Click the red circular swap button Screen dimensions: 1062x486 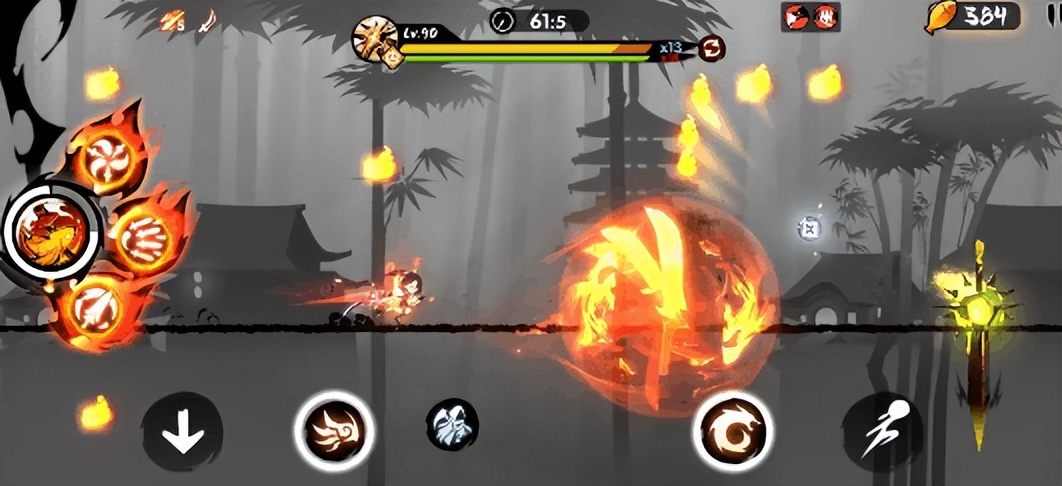[x=712, y=47]
